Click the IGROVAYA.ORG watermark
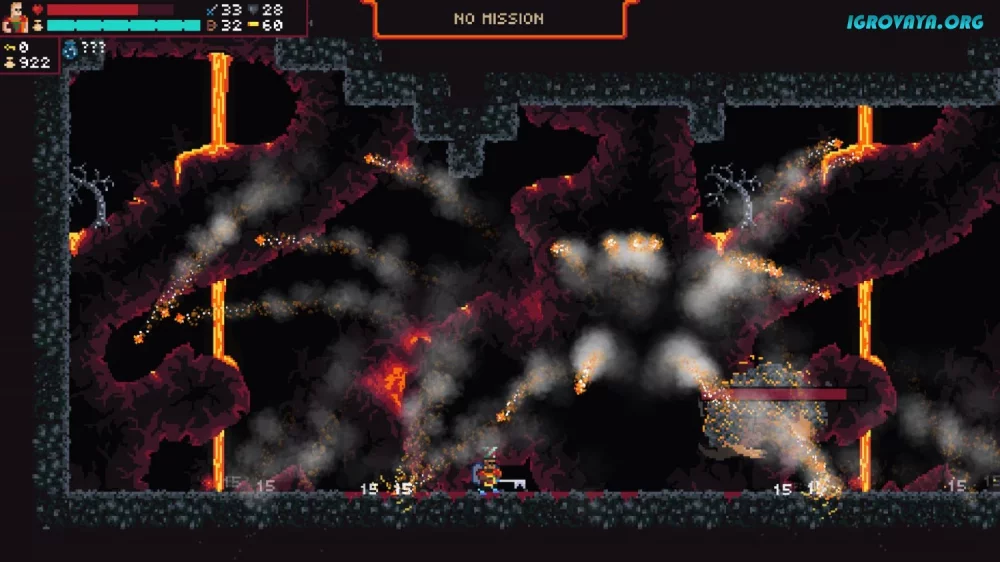 pyautogui.click(x=914, y=21)
